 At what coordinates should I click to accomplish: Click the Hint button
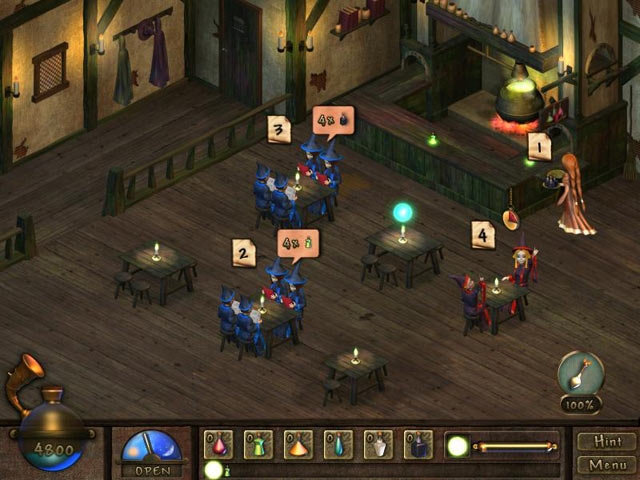[x=606, y=442]
